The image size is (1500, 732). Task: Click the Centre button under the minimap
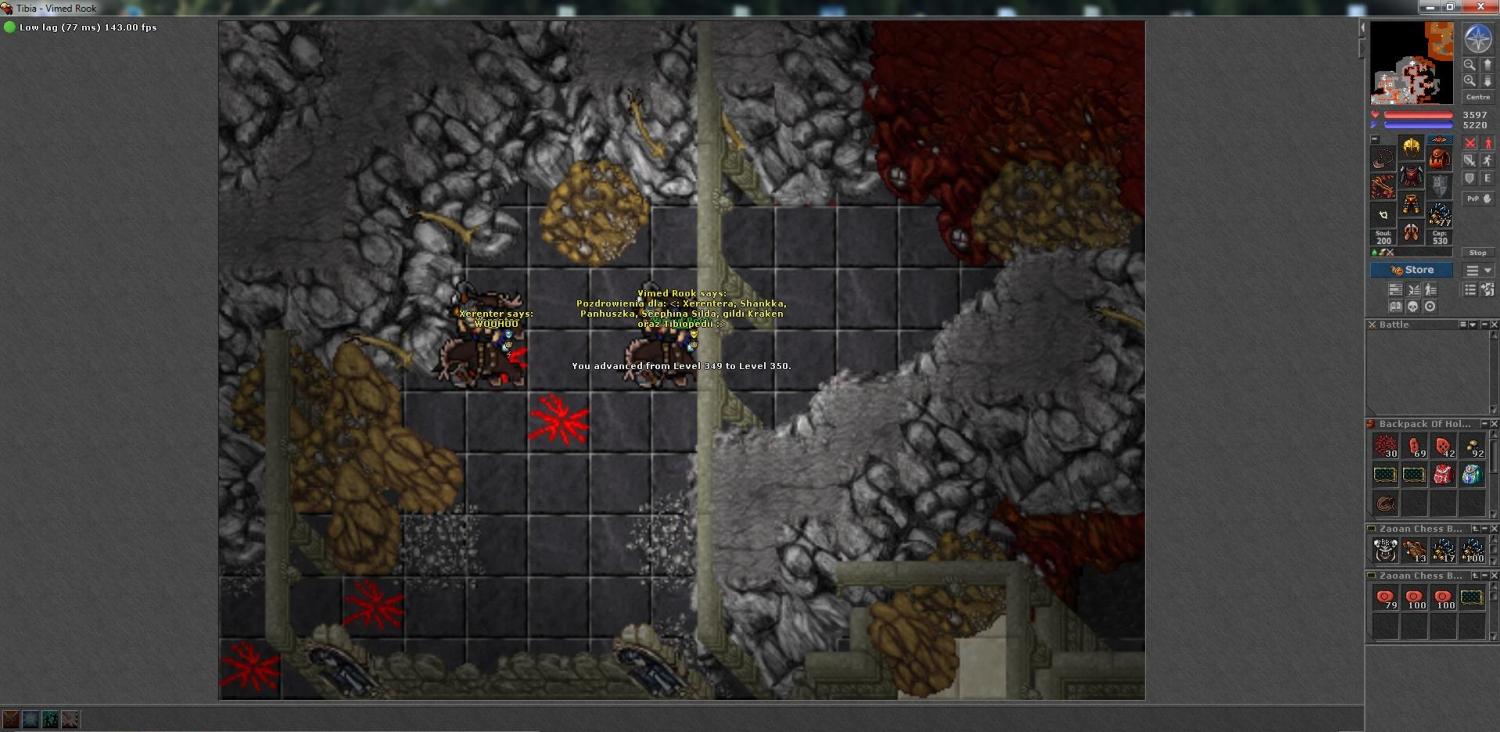(1477, 97)
